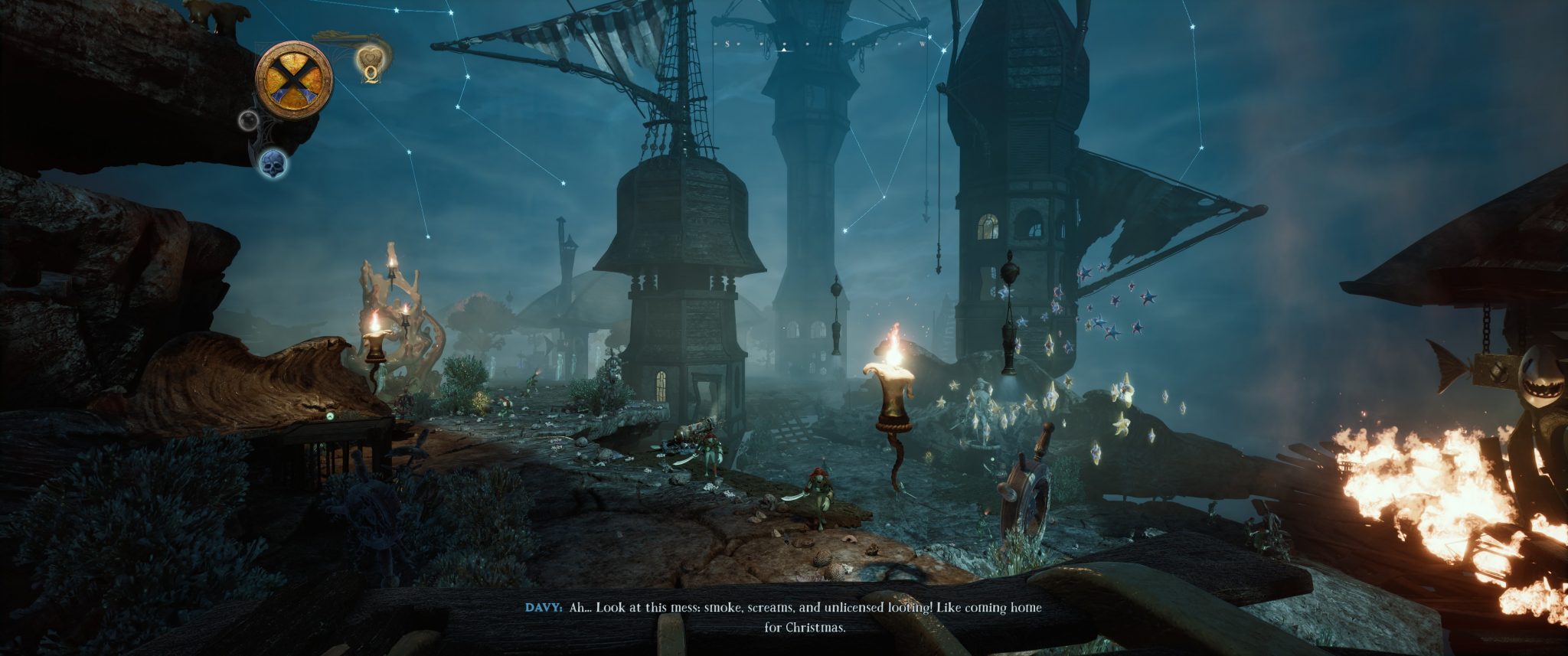Activate the heart ability icon
This screenshot has width=1568, height=656.
click(371, 58)
